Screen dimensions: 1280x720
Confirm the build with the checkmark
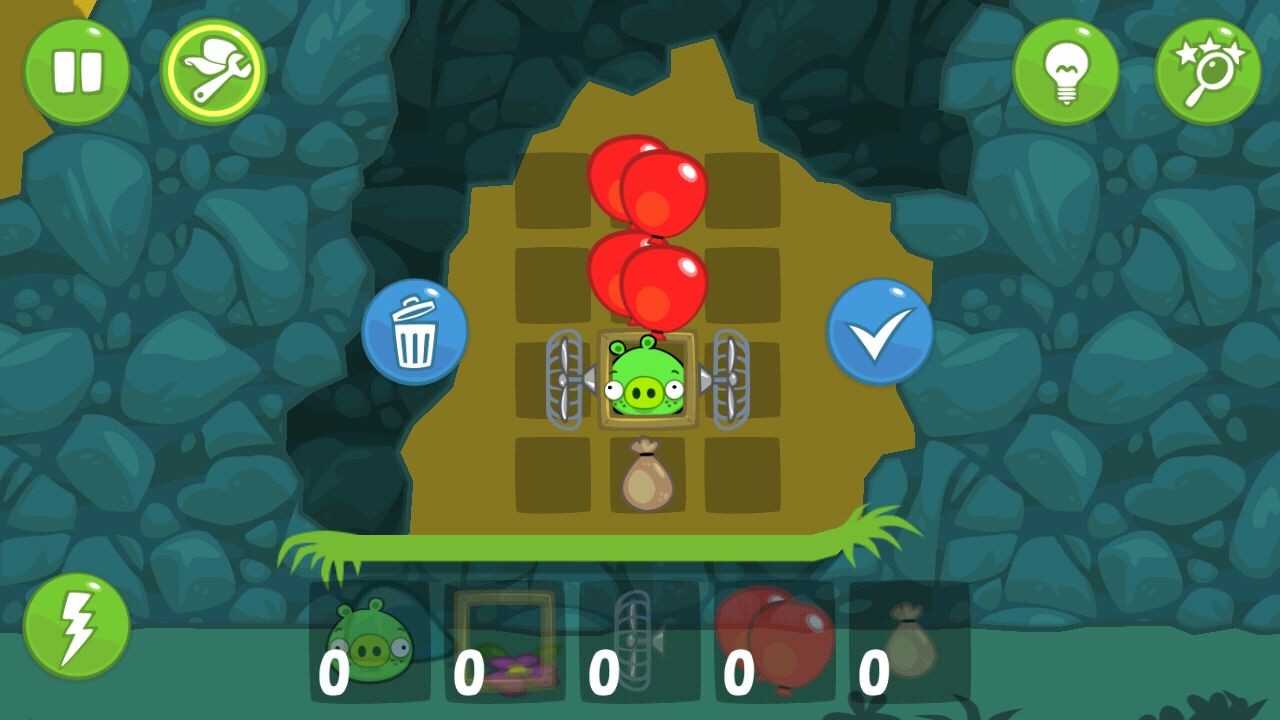pyautogui.click(x=879, y=332)
